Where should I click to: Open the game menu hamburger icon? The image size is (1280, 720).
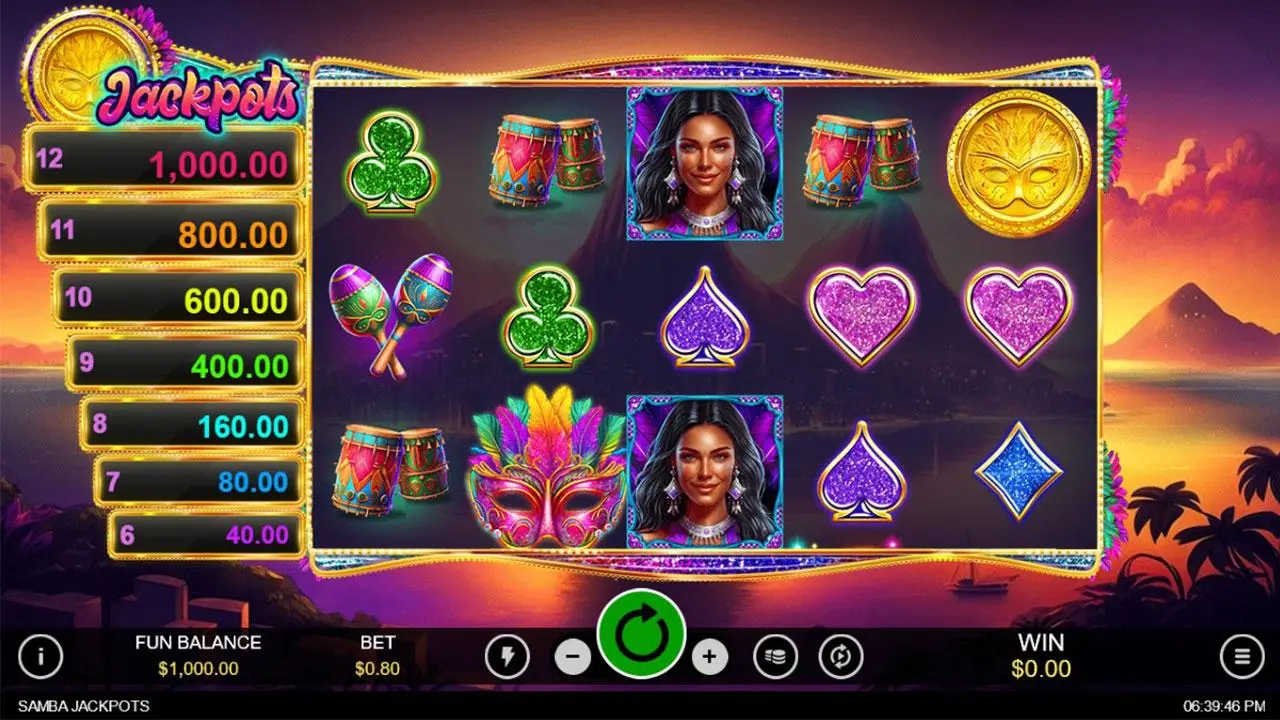[1241, 657]
